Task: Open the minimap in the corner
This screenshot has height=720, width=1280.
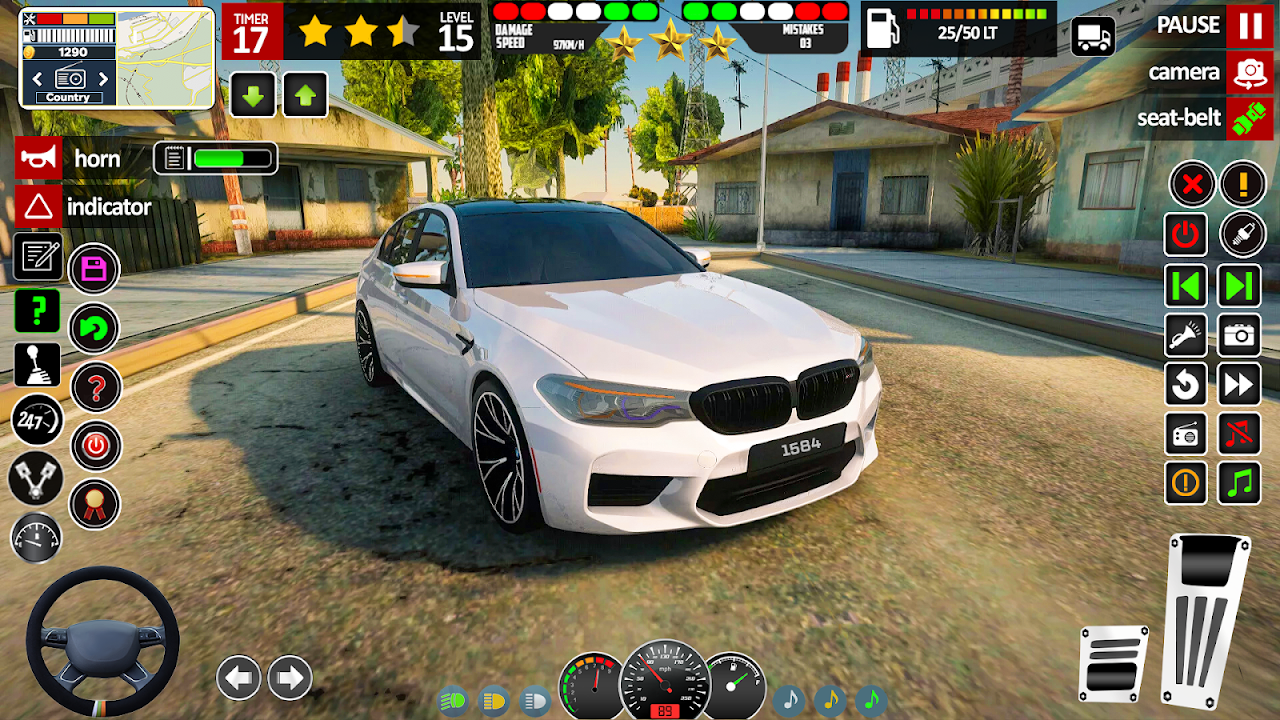Action: tap(165, 58)
